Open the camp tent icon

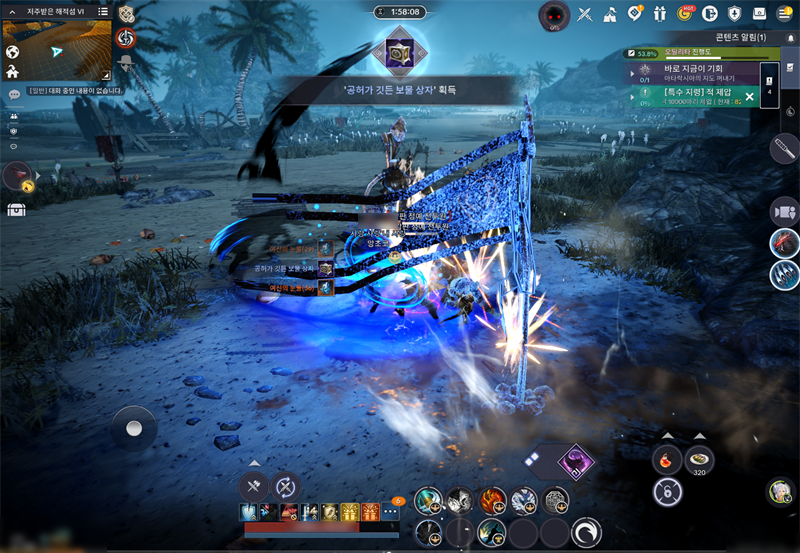pyautogui.click(x=610, y=14)
